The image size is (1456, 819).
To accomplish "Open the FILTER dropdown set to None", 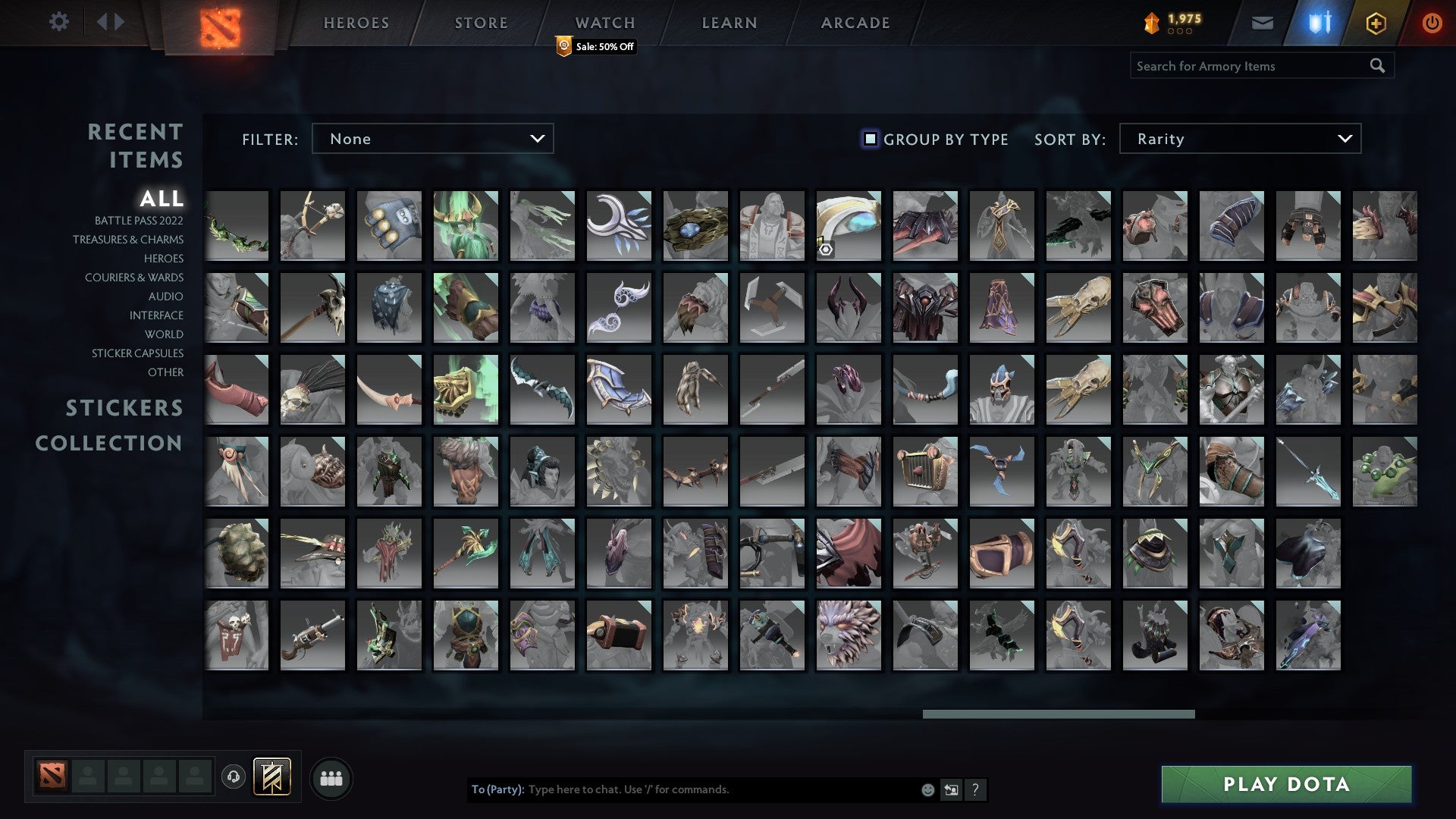I will click(432, 139).
